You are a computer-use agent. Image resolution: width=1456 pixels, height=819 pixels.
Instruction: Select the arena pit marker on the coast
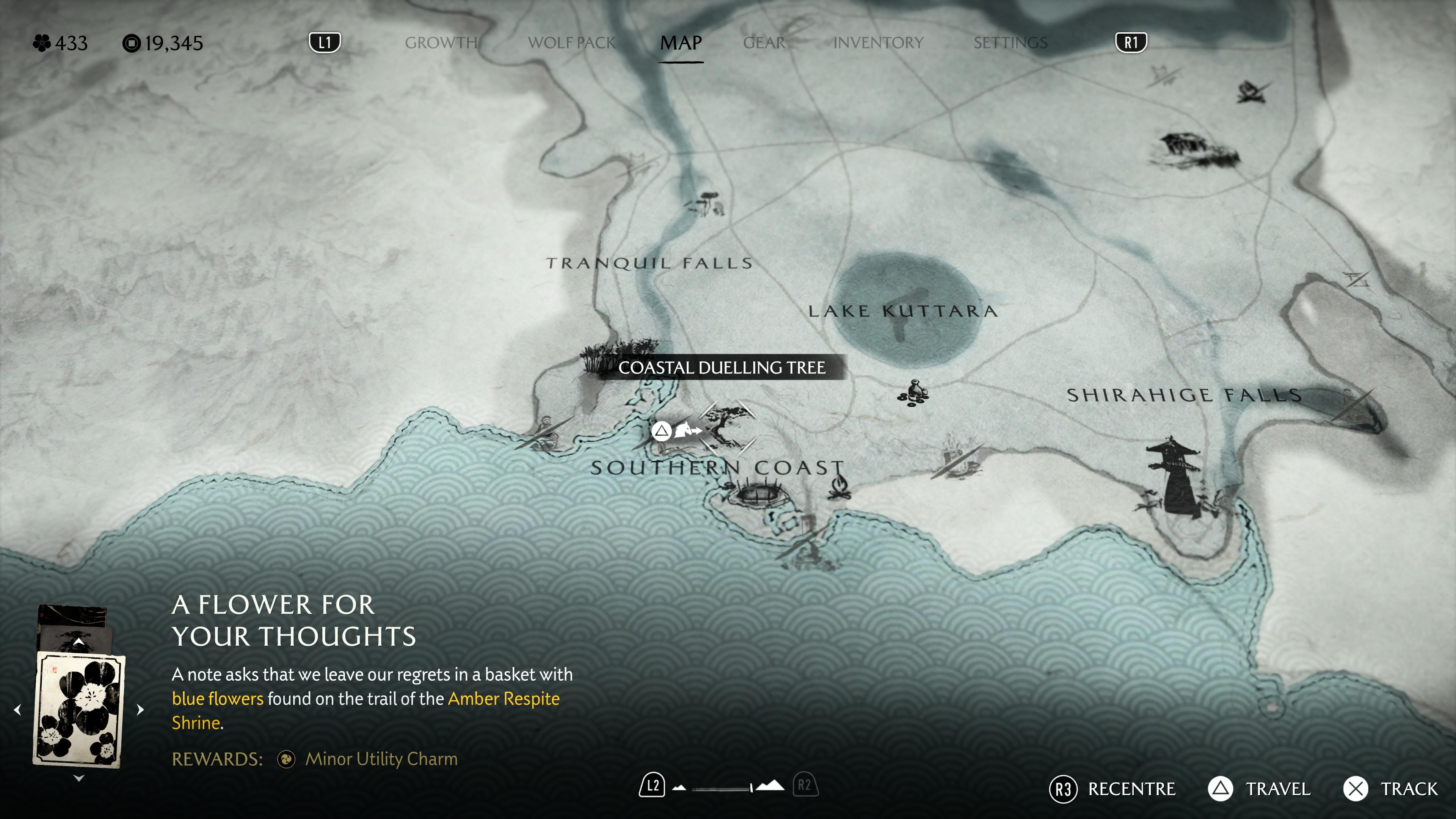click(x=758, y=494)
